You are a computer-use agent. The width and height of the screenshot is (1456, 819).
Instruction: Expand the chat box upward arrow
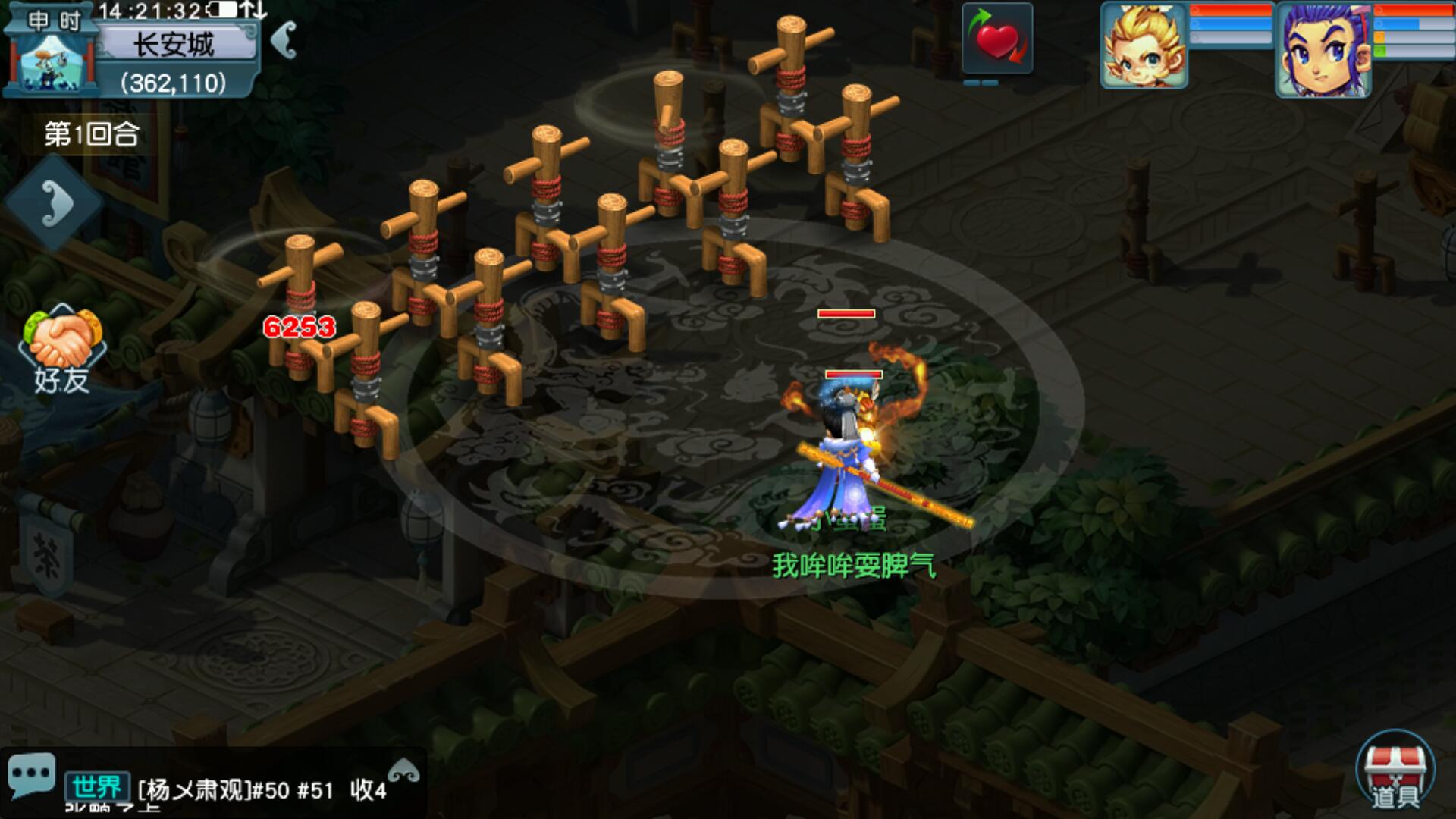(403, 771)
